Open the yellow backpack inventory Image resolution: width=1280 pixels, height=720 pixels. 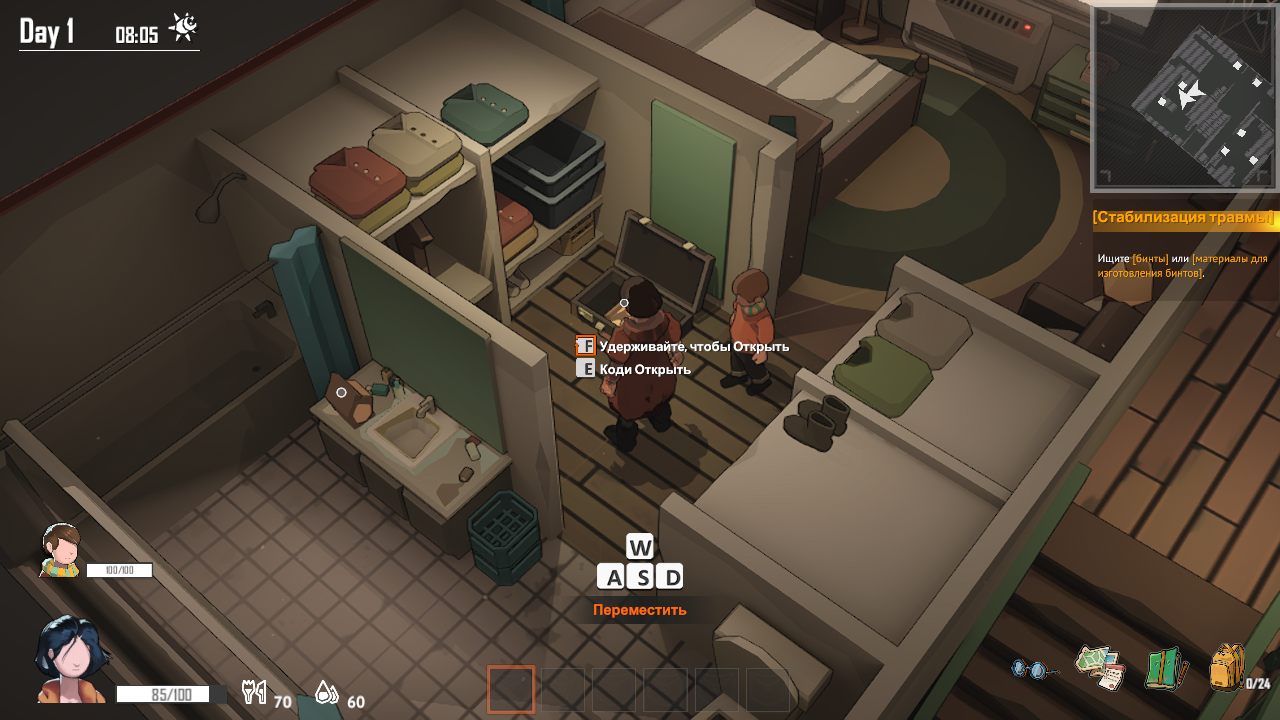(x=1227, y=667)
